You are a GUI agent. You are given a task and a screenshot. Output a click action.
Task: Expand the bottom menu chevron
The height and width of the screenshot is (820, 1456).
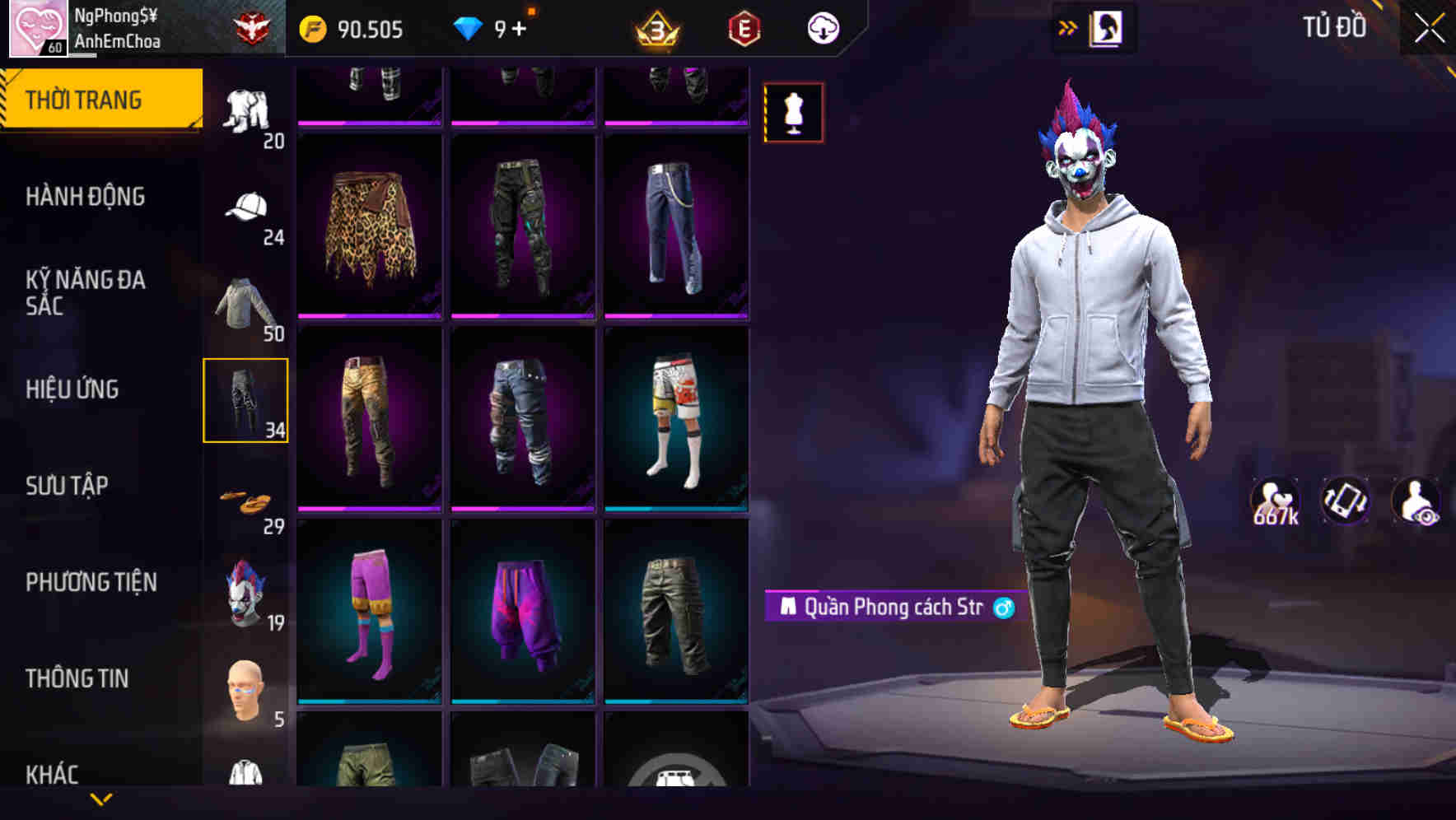(101, 798)
